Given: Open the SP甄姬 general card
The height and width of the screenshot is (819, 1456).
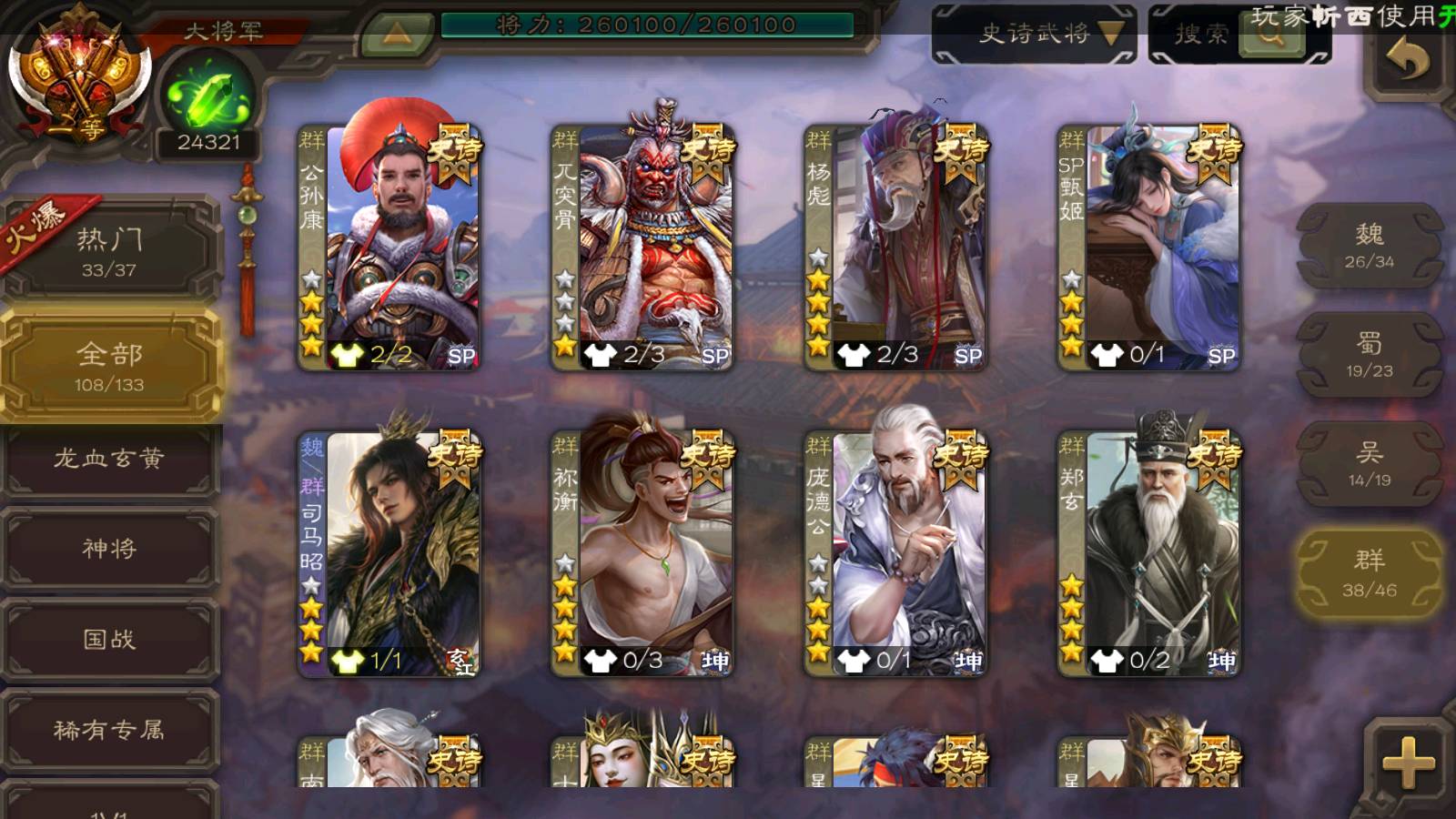Looking at the screenshot, I should point(1148,246).
